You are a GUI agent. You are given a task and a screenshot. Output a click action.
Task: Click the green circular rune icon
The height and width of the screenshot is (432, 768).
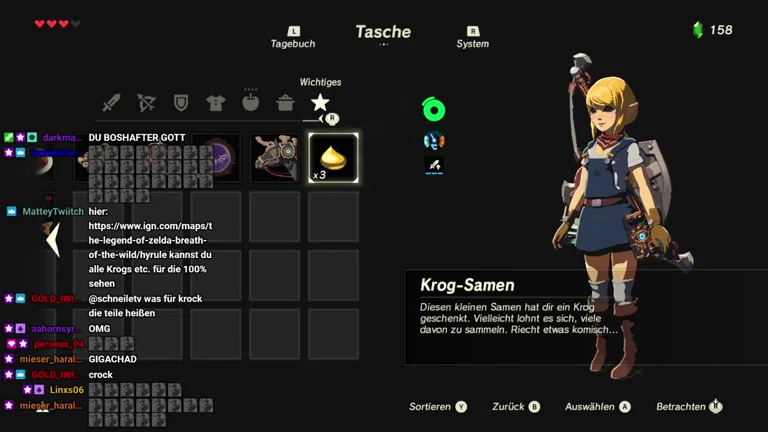433,110
